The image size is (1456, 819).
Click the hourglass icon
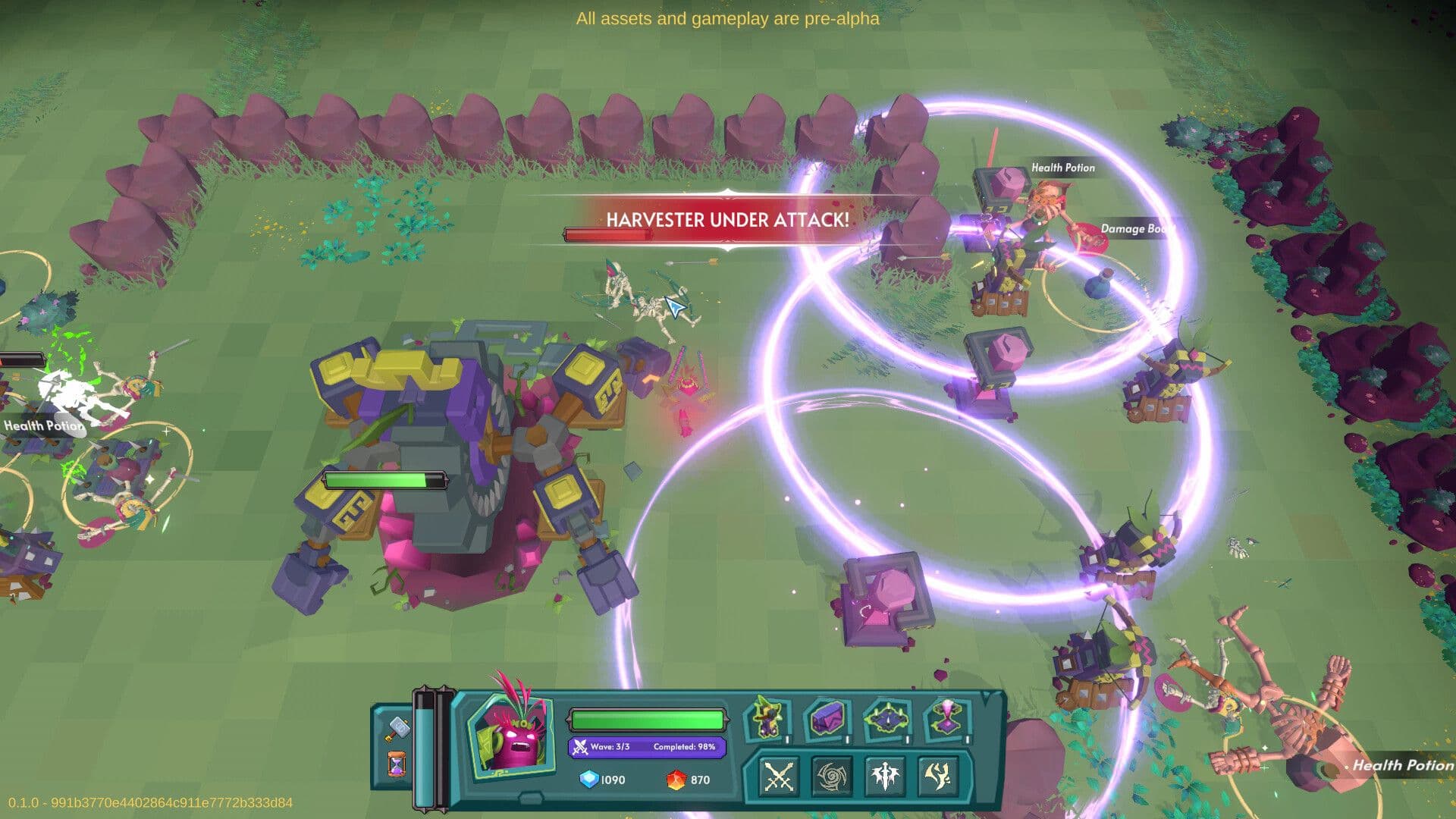coord(396,764)
